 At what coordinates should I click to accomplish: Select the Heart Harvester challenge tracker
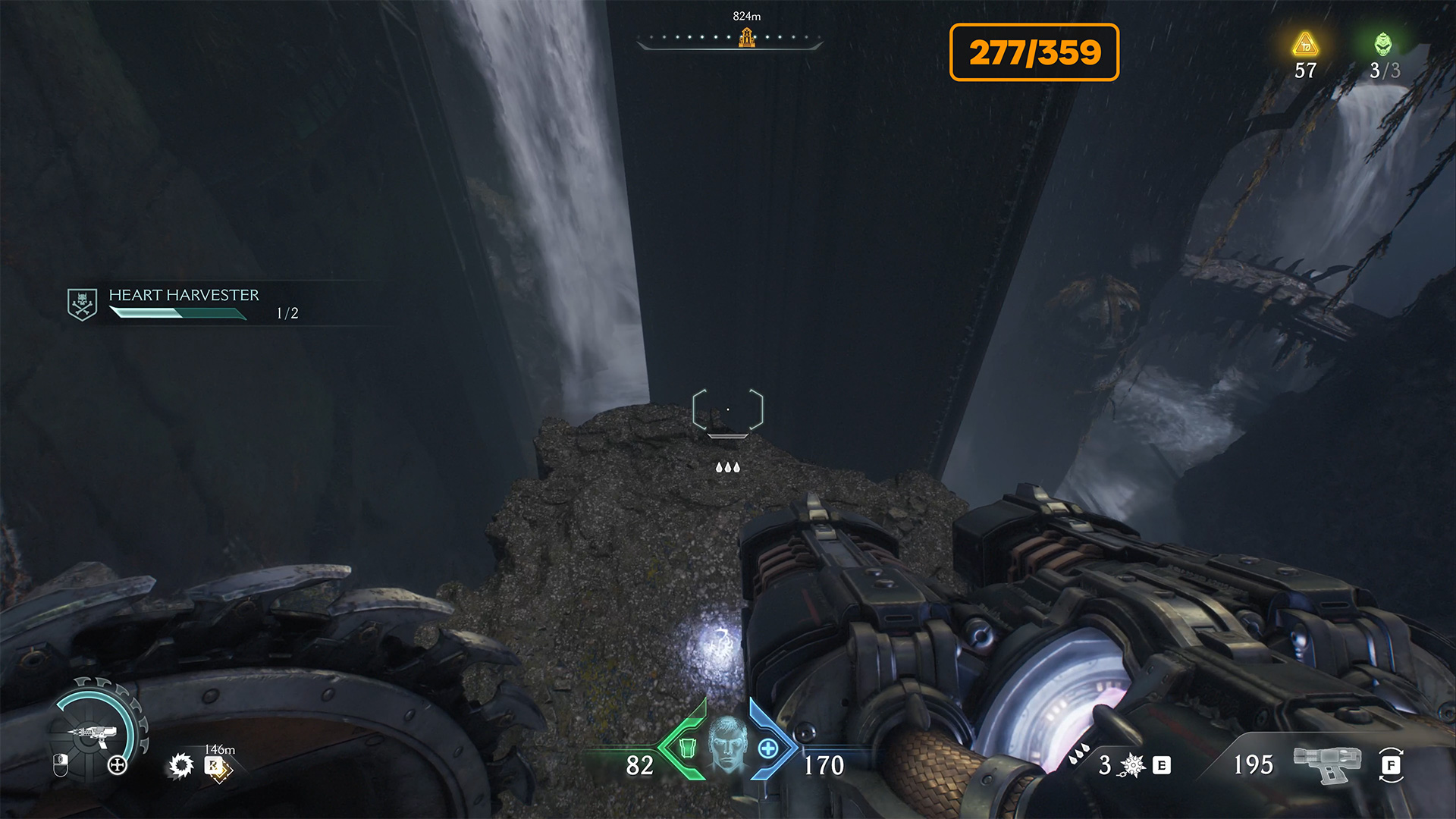pos(184,303)
